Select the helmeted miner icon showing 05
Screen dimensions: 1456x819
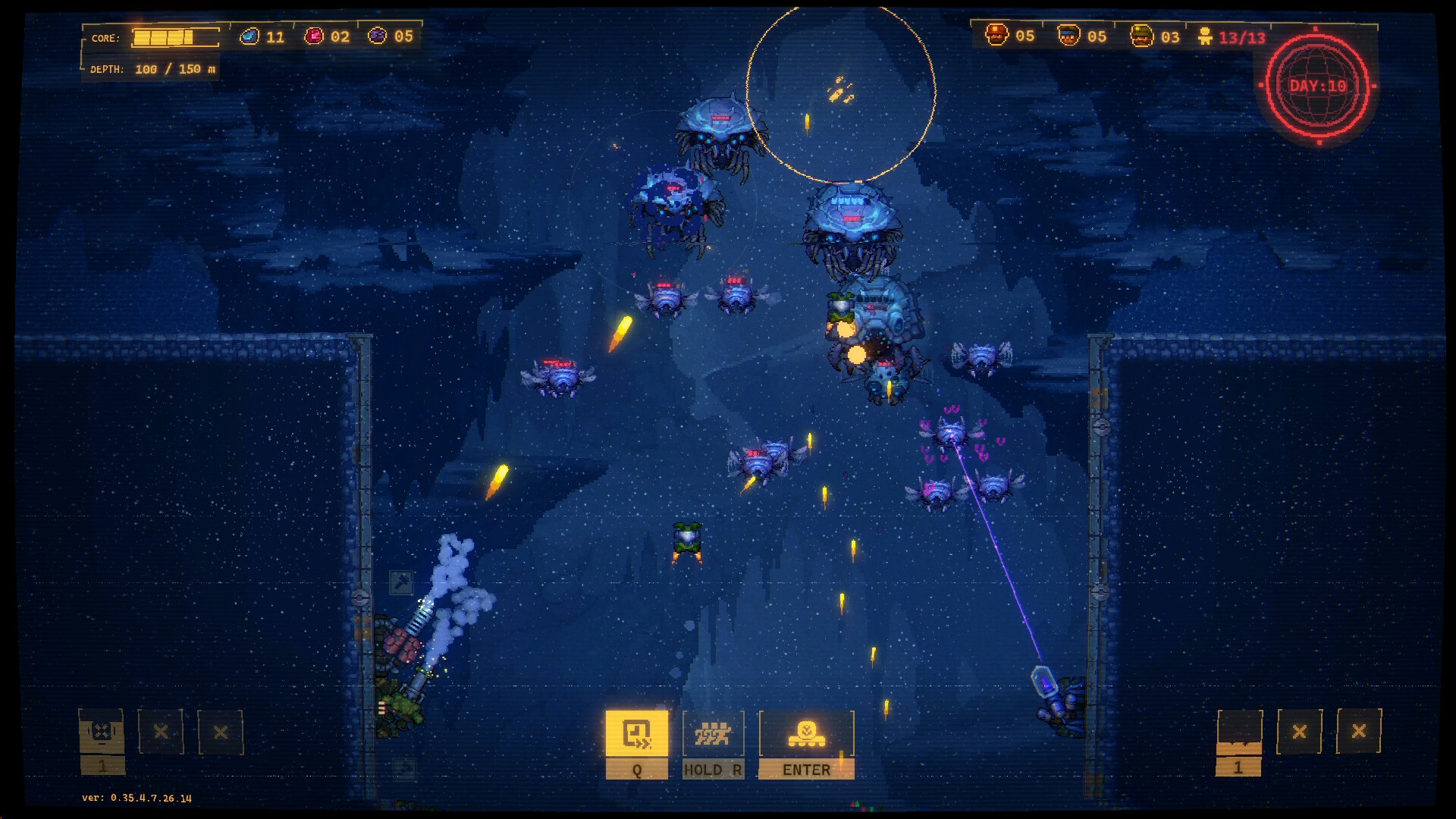click(997, 34)
